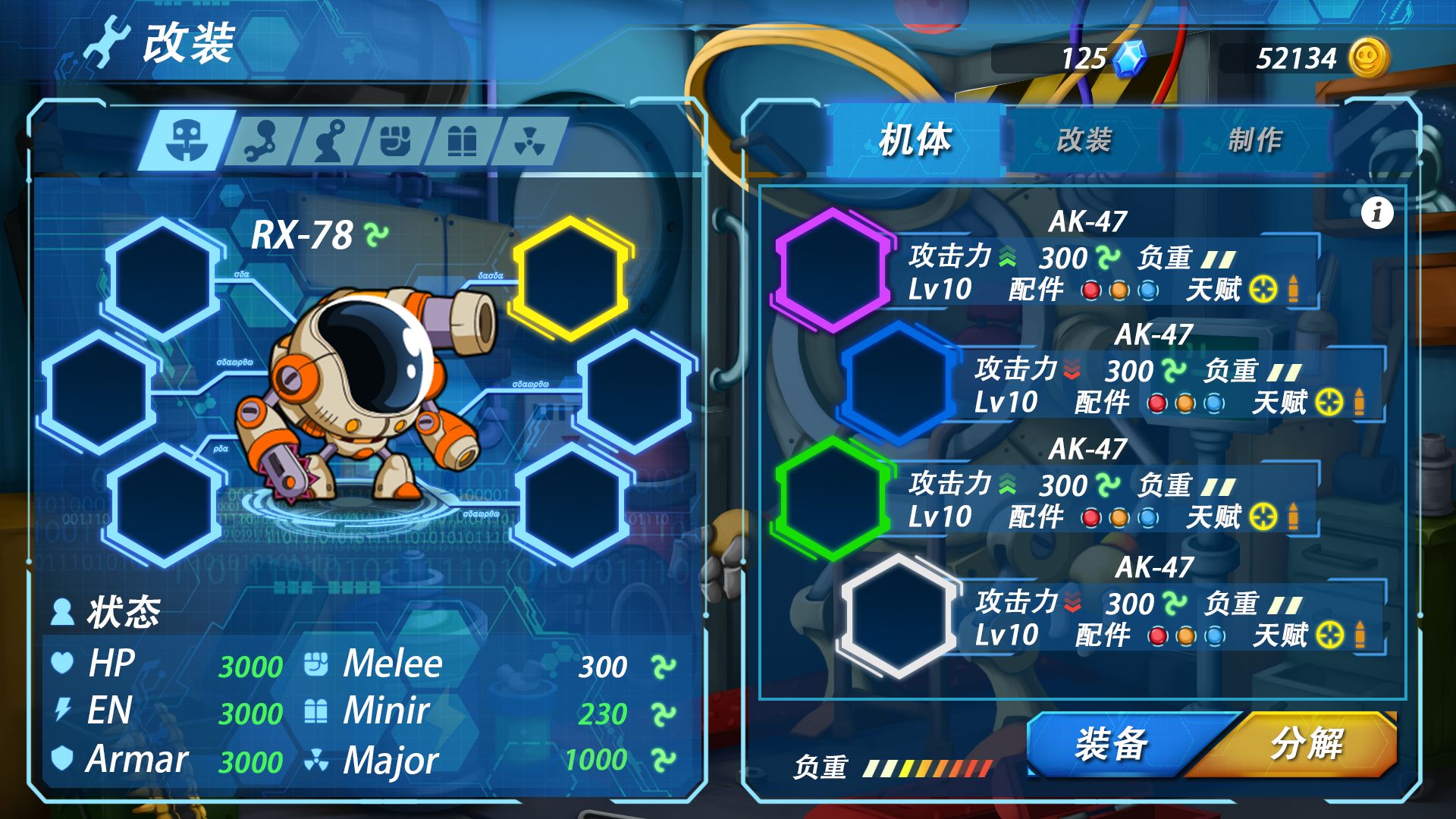Open the 改装 tab

click(x=1084, y=140)
